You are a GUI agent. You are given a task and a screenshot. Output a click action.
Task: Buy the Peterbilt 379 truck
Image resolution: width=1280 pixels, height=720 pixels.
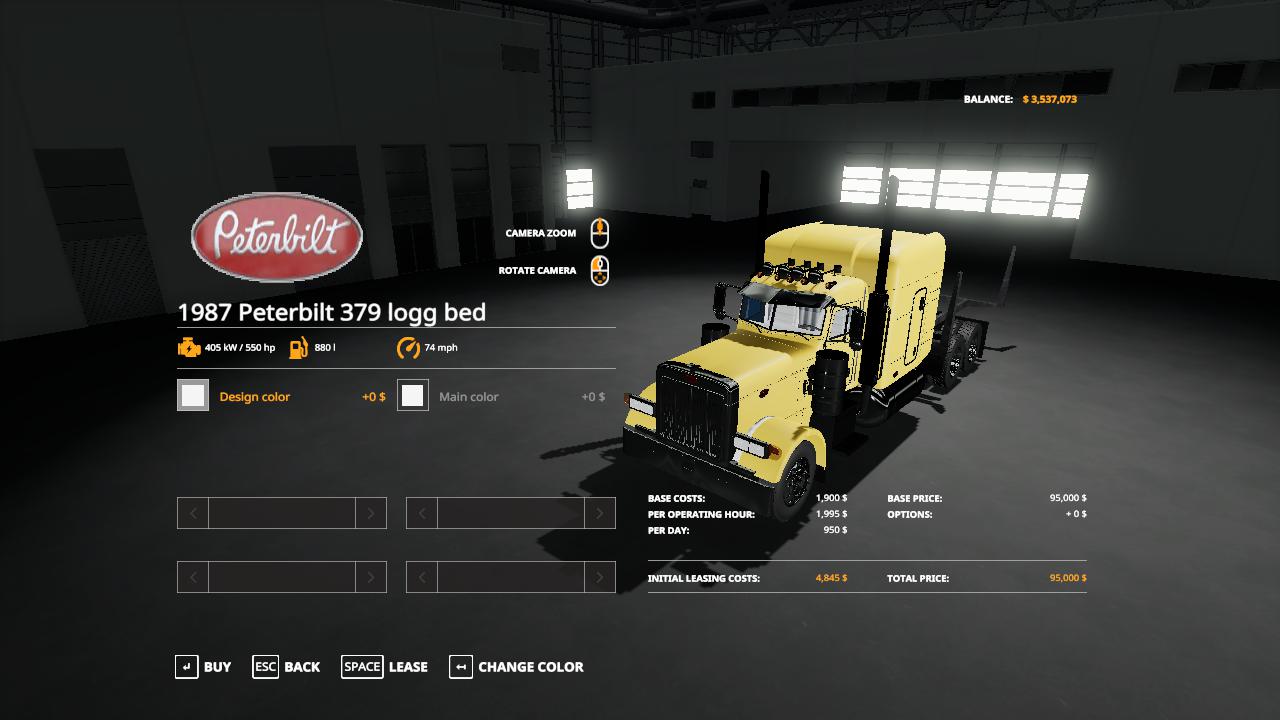pyautogui.click(x=203, y=667)
